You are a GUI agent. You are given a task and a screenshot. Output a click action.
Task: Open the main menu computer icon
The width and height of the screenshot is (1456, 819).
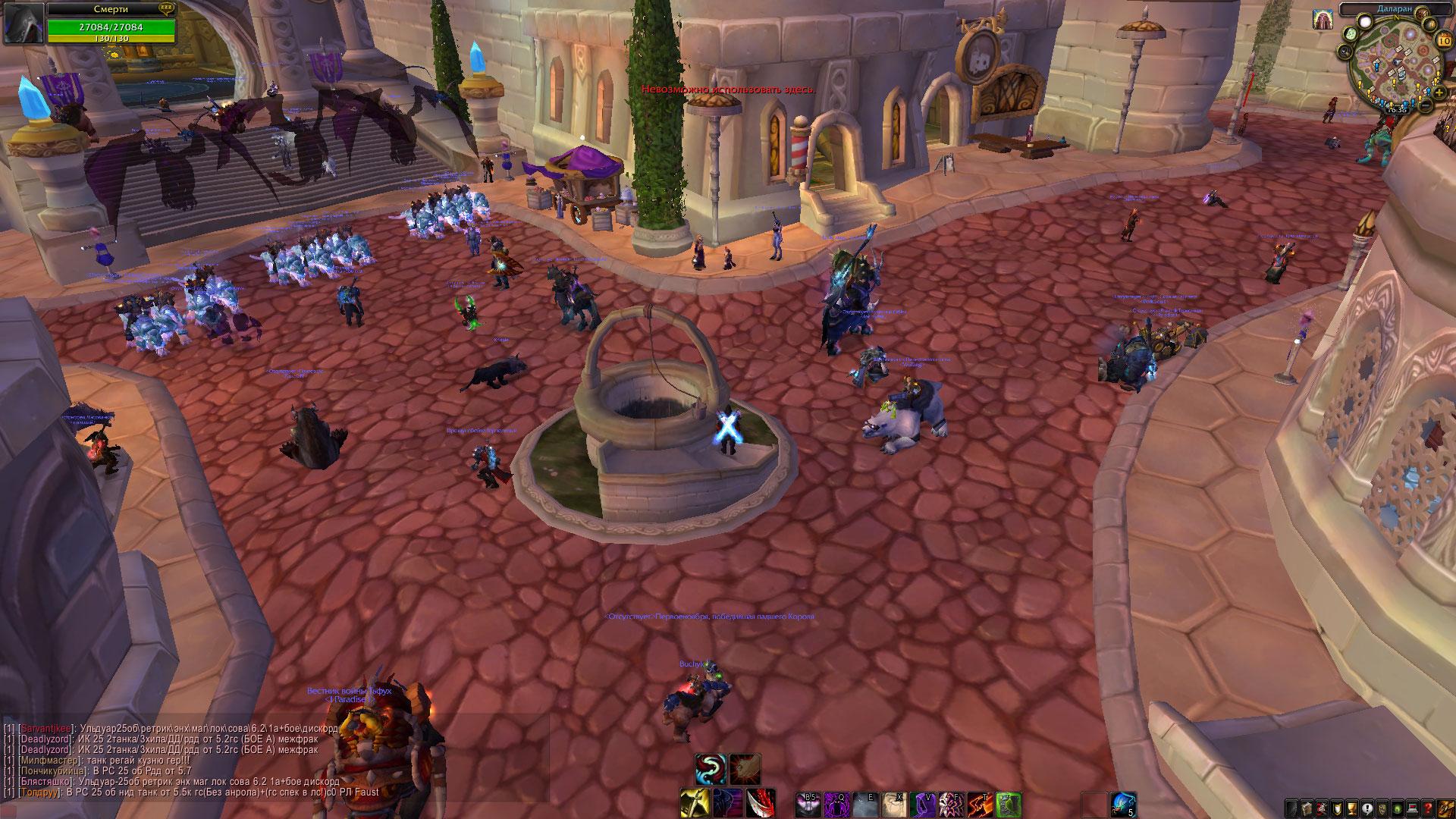pyautogui.click(x=1413, y=807)
